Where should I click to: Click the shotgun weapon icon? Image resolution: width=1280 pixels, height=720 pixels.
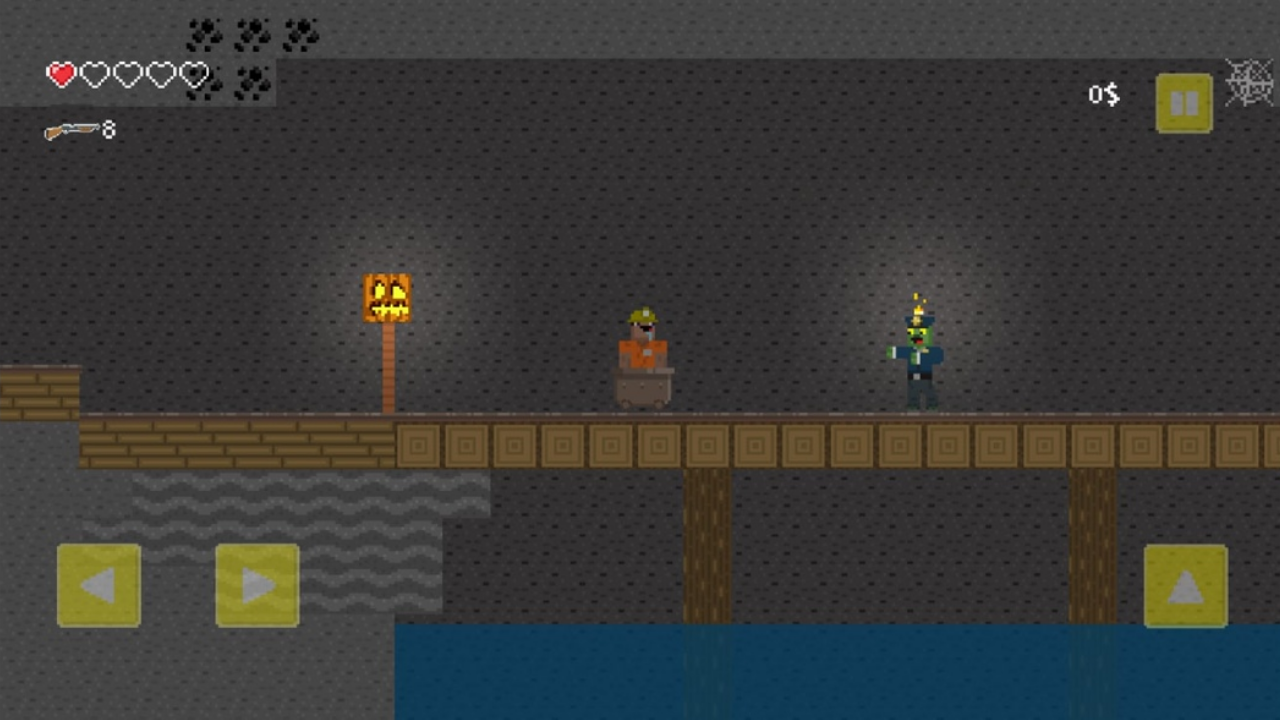point(72,130)
